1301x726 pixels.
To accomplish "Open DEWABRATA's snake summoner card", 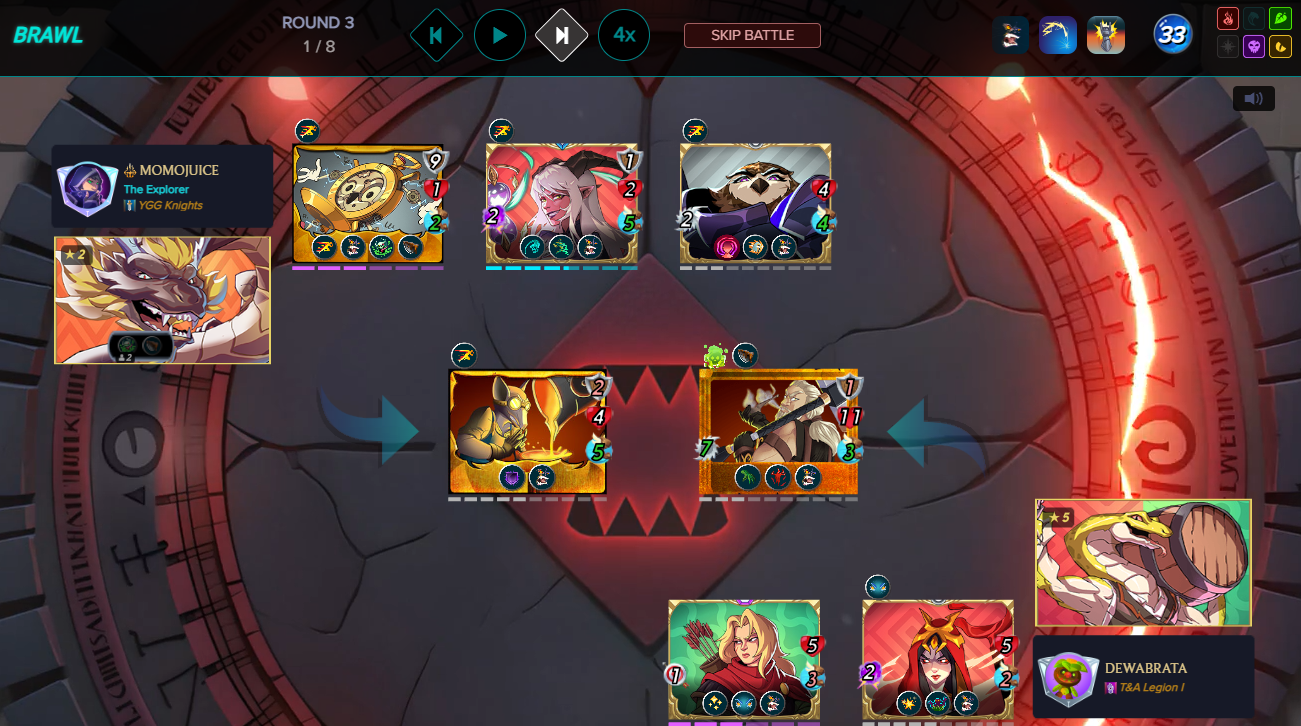I will click(1143, 563).
